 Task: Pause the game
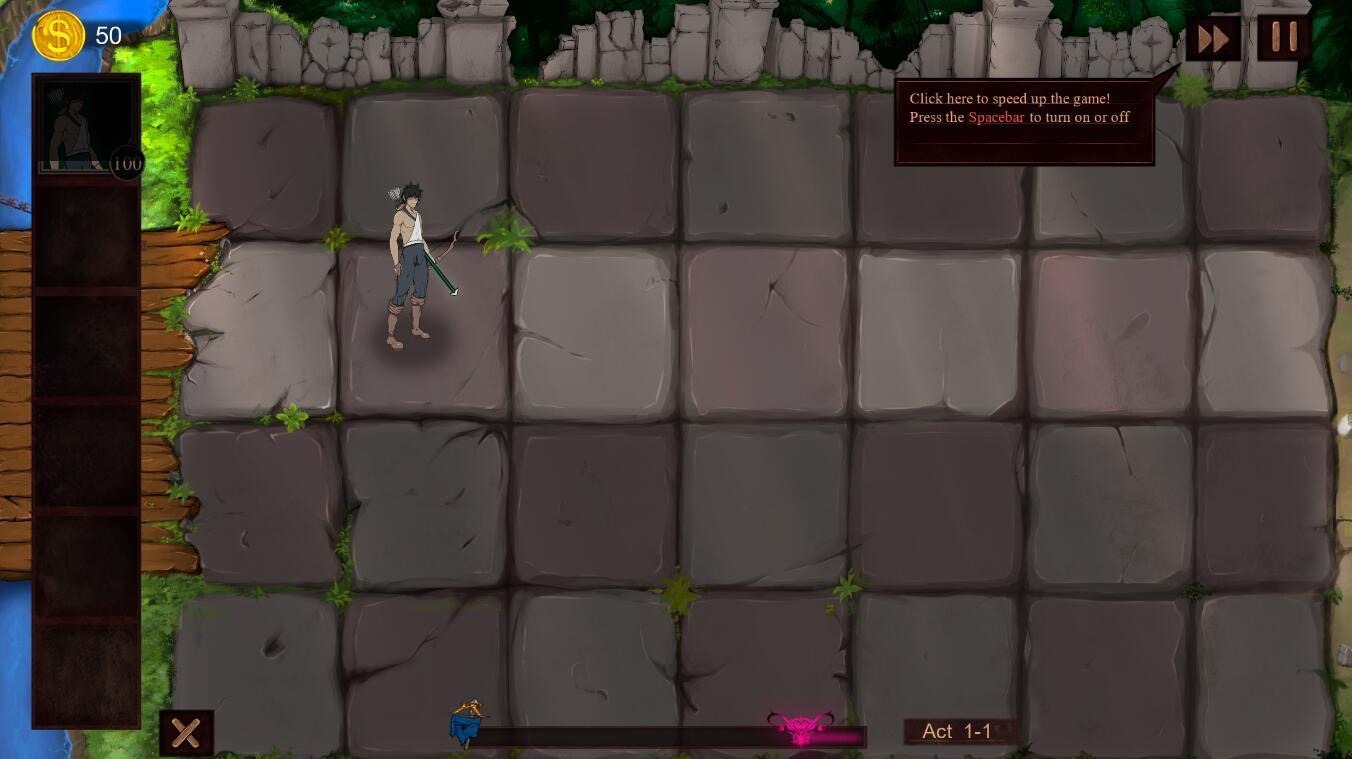tap(1283, 38)
